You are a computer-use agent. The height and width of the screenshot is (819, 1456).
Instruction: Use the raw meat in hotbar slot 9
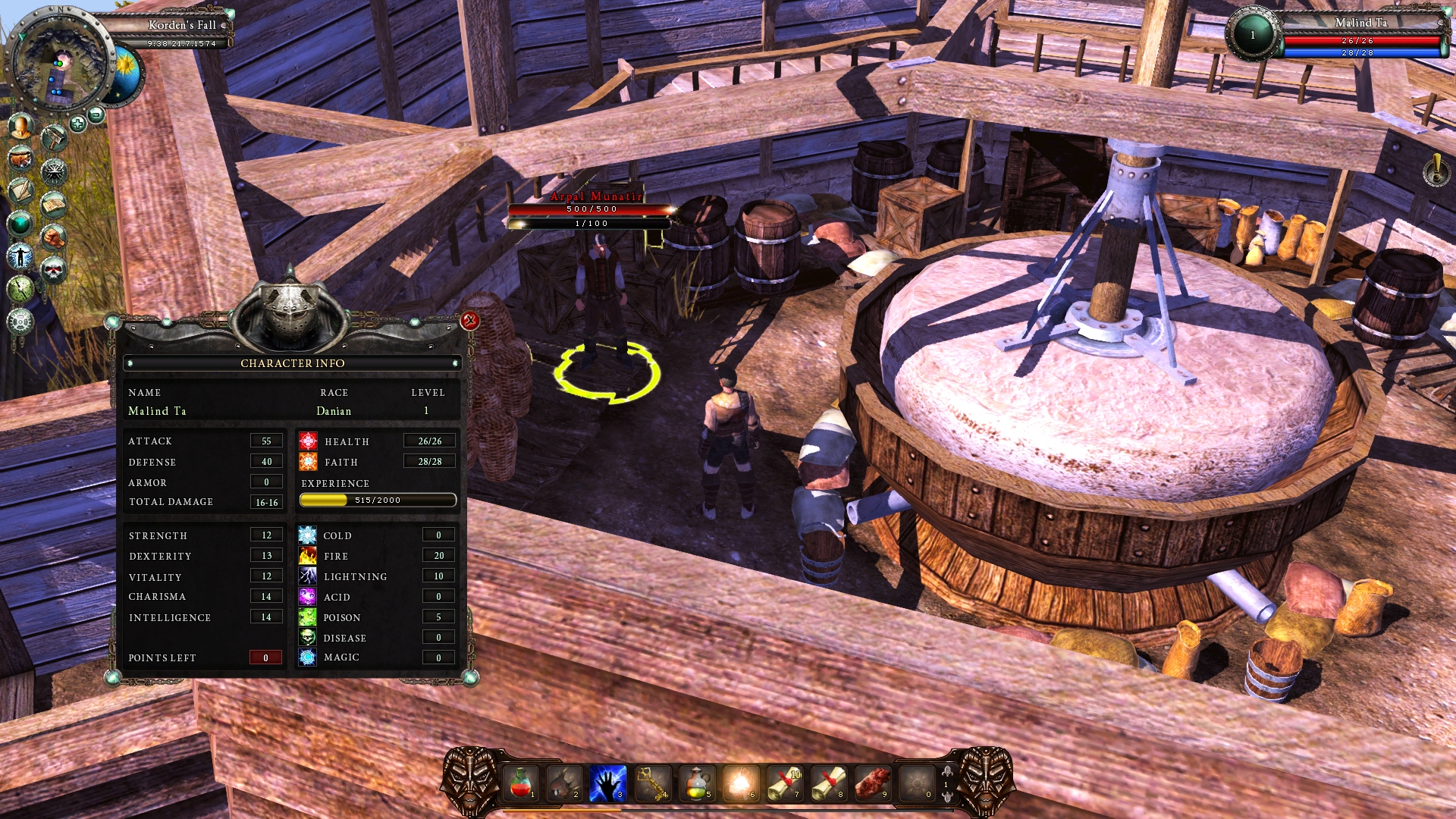[x=872, y=783]
